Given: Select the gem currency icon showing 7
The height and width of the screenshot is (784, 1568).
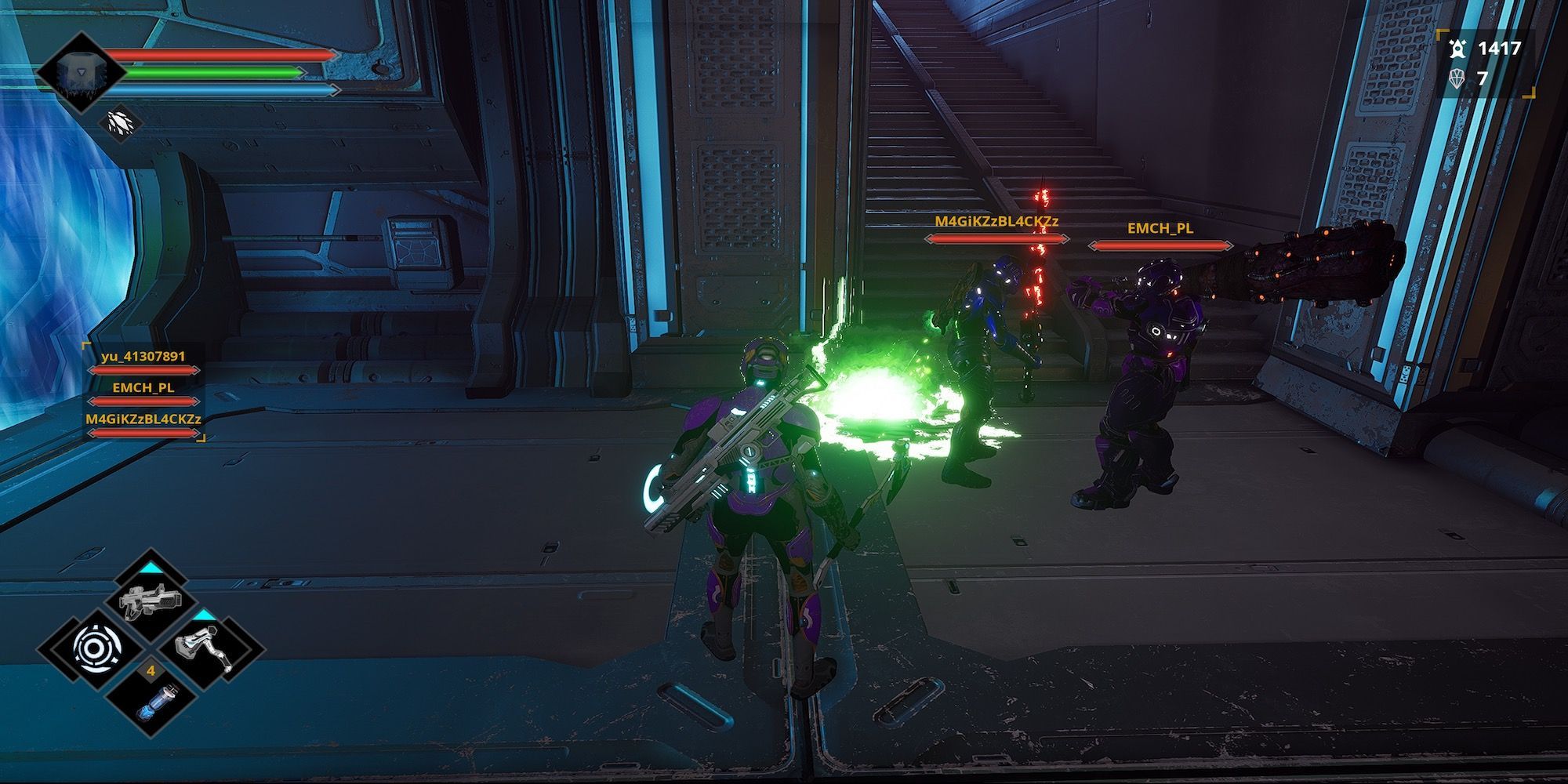Looking at the screenshot, I should point(1459,79).
